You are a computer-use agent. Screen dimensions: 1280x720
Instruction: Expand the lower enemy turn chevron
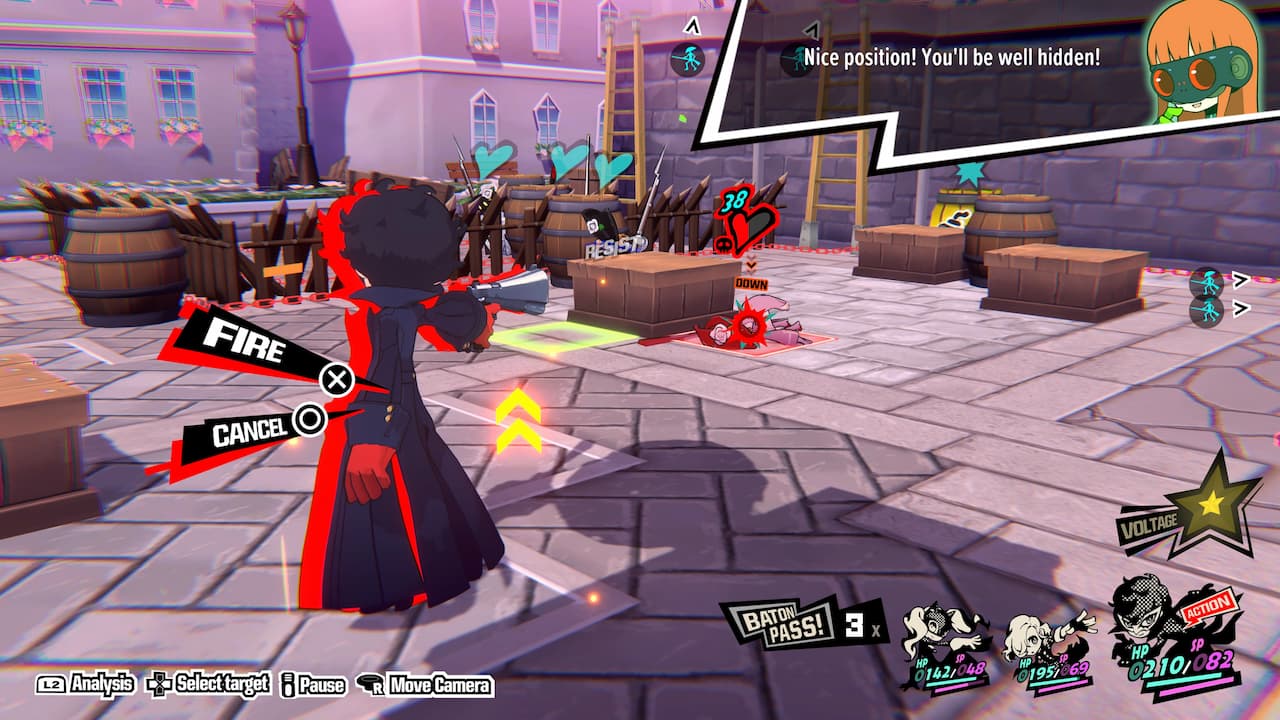(x=1240, y=310)
